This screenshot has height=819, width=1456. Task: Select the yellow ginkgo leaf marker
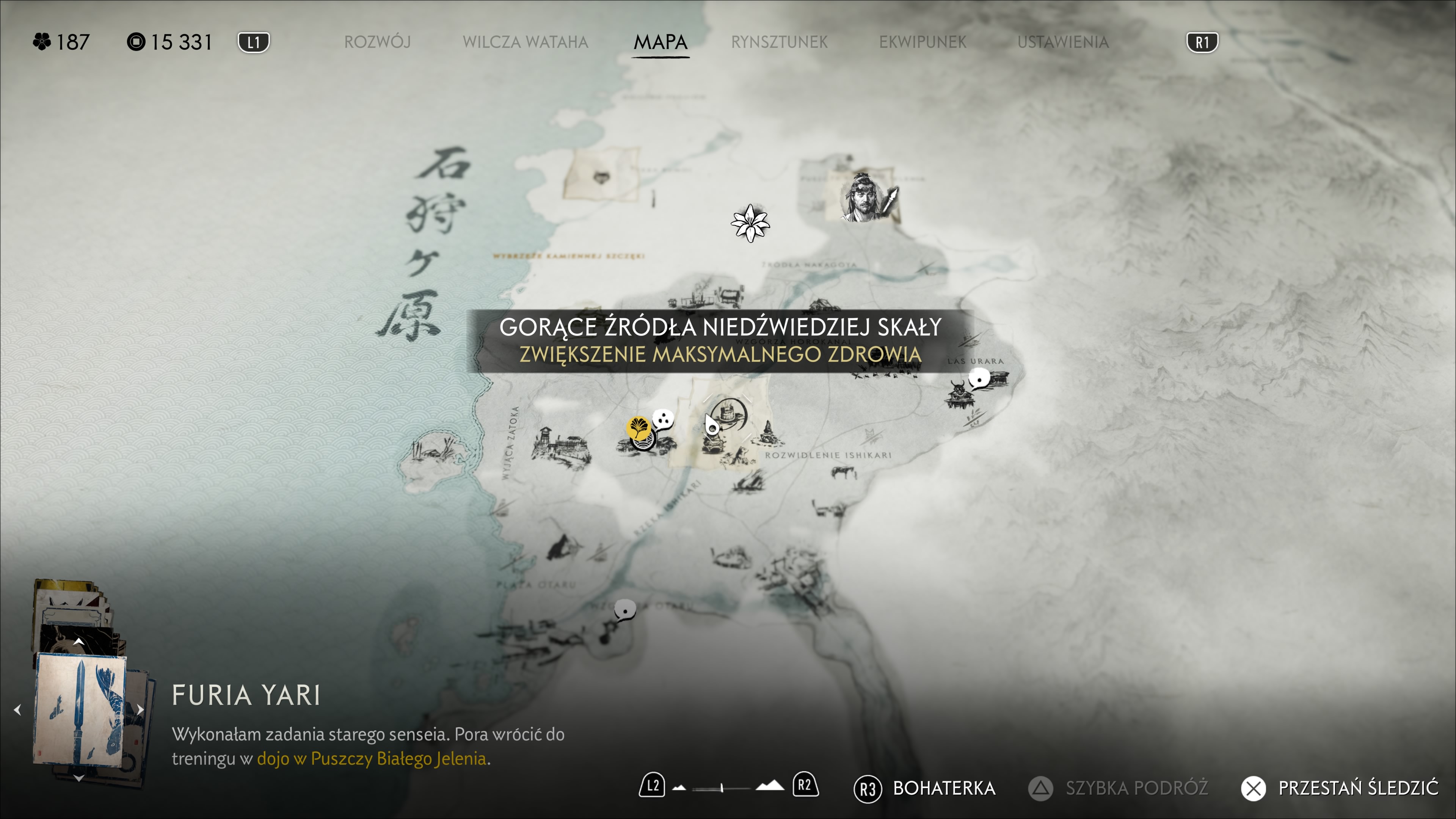click(638, 427)
